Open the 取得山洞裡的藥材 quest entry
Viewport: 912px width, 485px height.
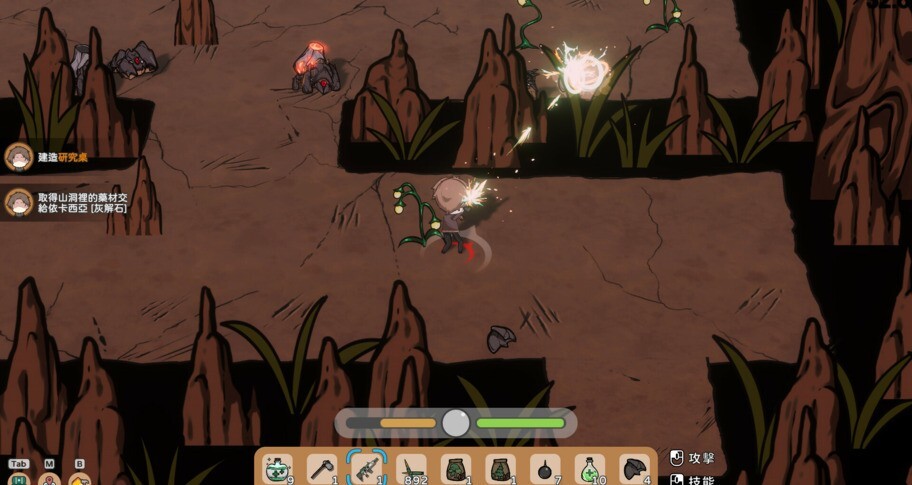(x=70, y=203)
